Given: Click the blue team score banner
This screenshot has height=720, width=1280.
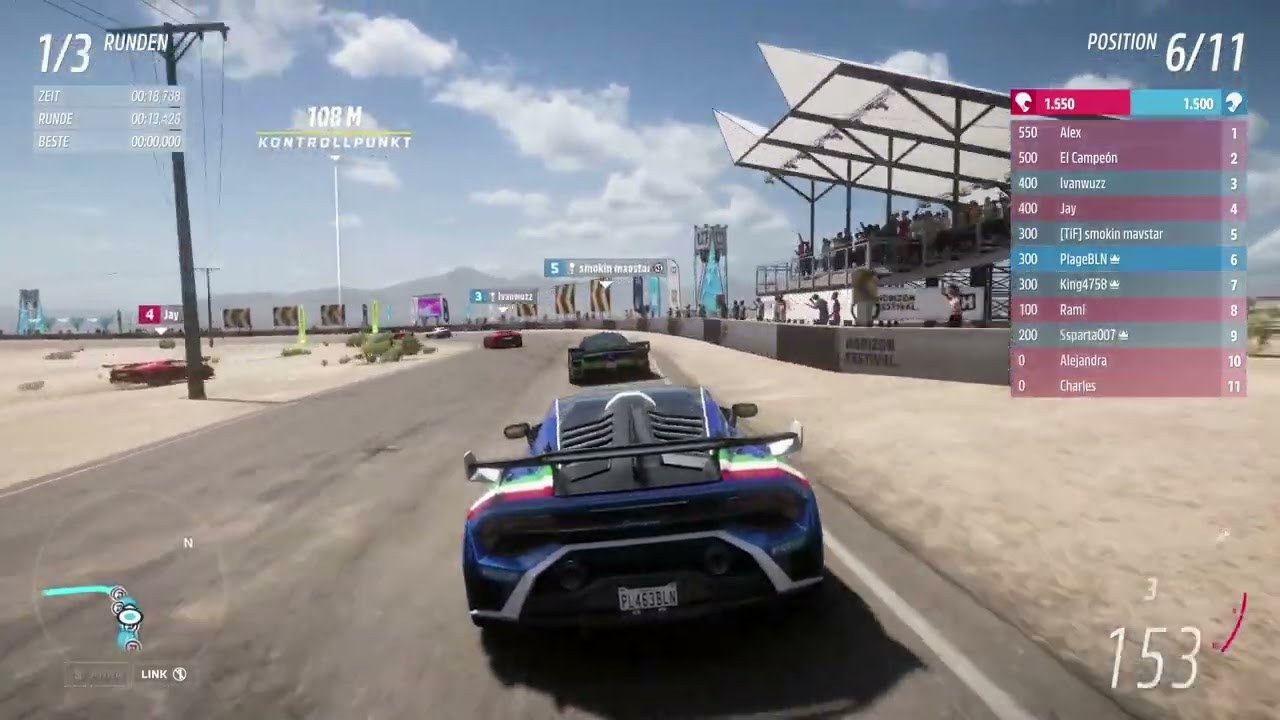Looking at the screenshot, I should point(1188,103).
